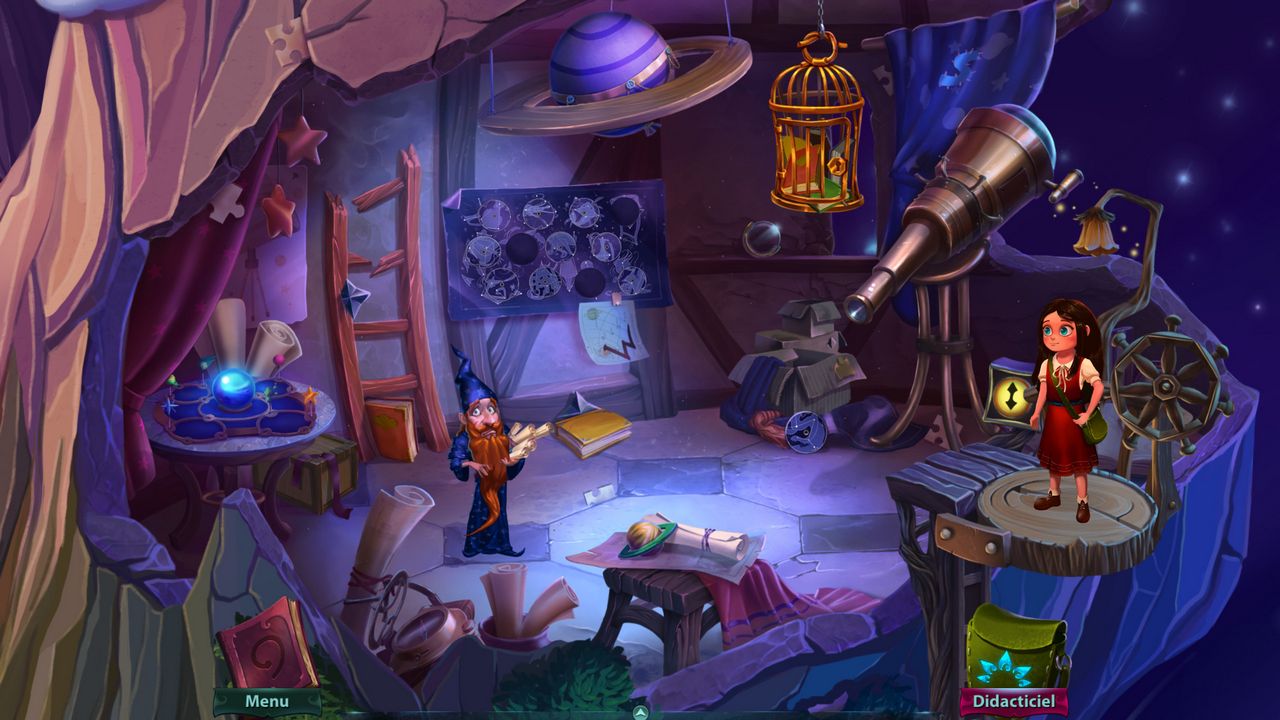Image resolution: width=1280 pixels, height=720 pixels.
Task: Expand the inventory panel arrow
Action: (x=641, y=712)
